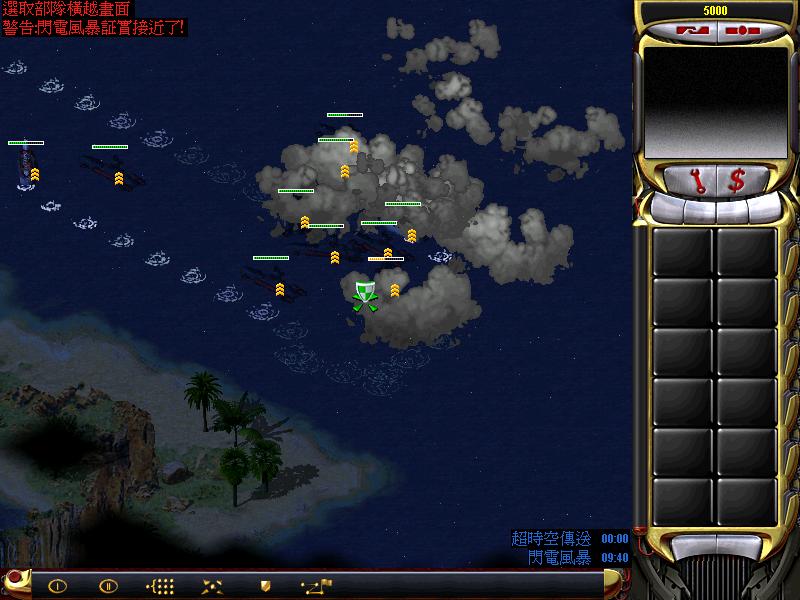This screenshot has width=800, height=600.
Task: Open the diplomacy tab with handshake glyph
Action: 692,31
